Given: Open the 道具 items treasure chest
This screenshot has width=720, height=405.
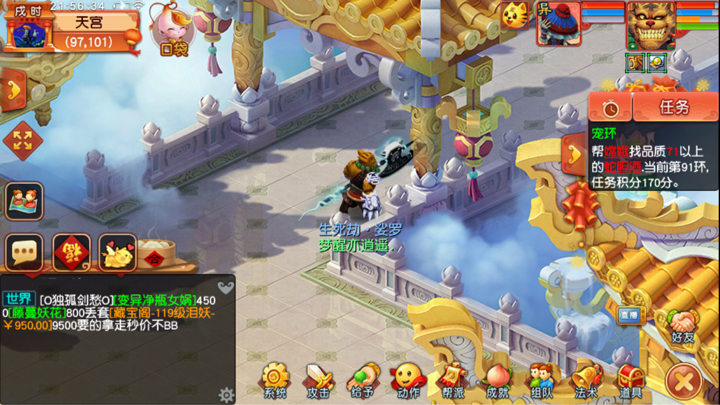Looking at the screenshot, I should pyautogui.click(x=630, y=380).
